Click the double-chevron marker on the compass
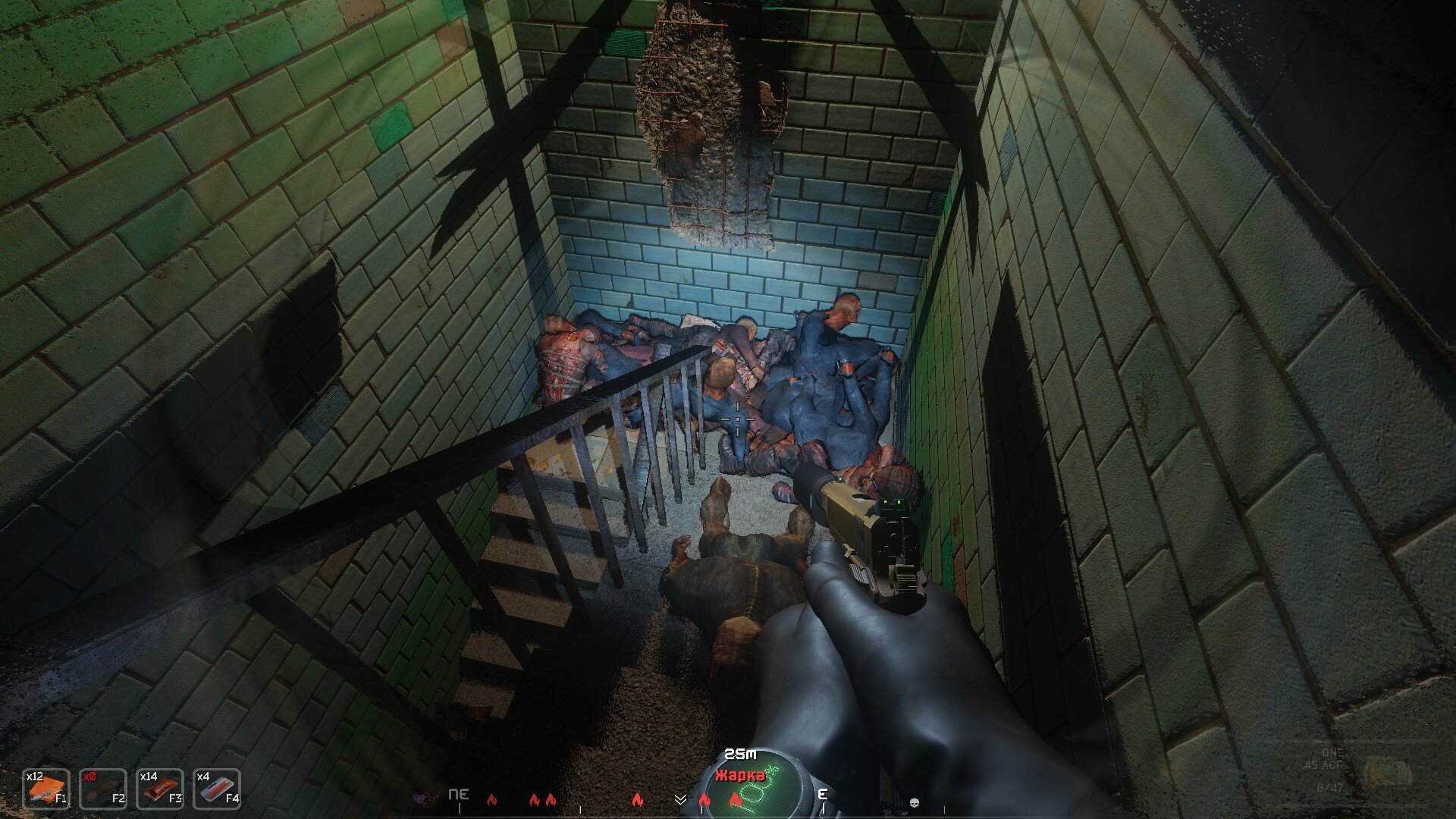1456x819 pixels. click(680, 799)
